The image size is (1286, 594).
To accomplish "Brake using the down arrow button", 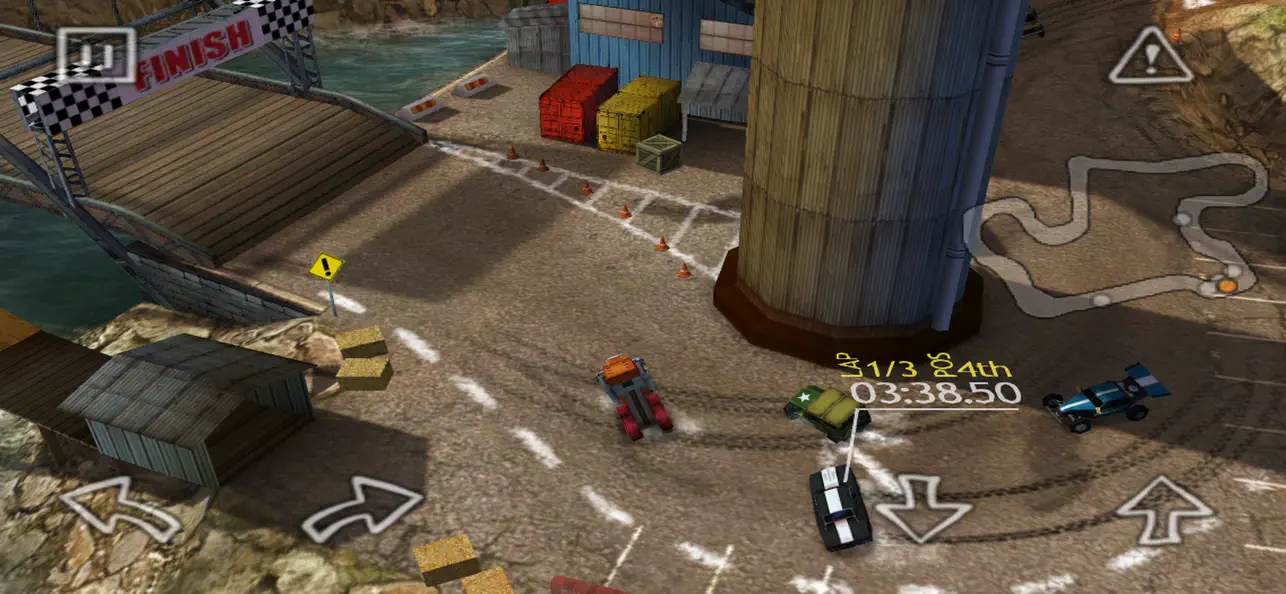I will [x=922, y=507].
